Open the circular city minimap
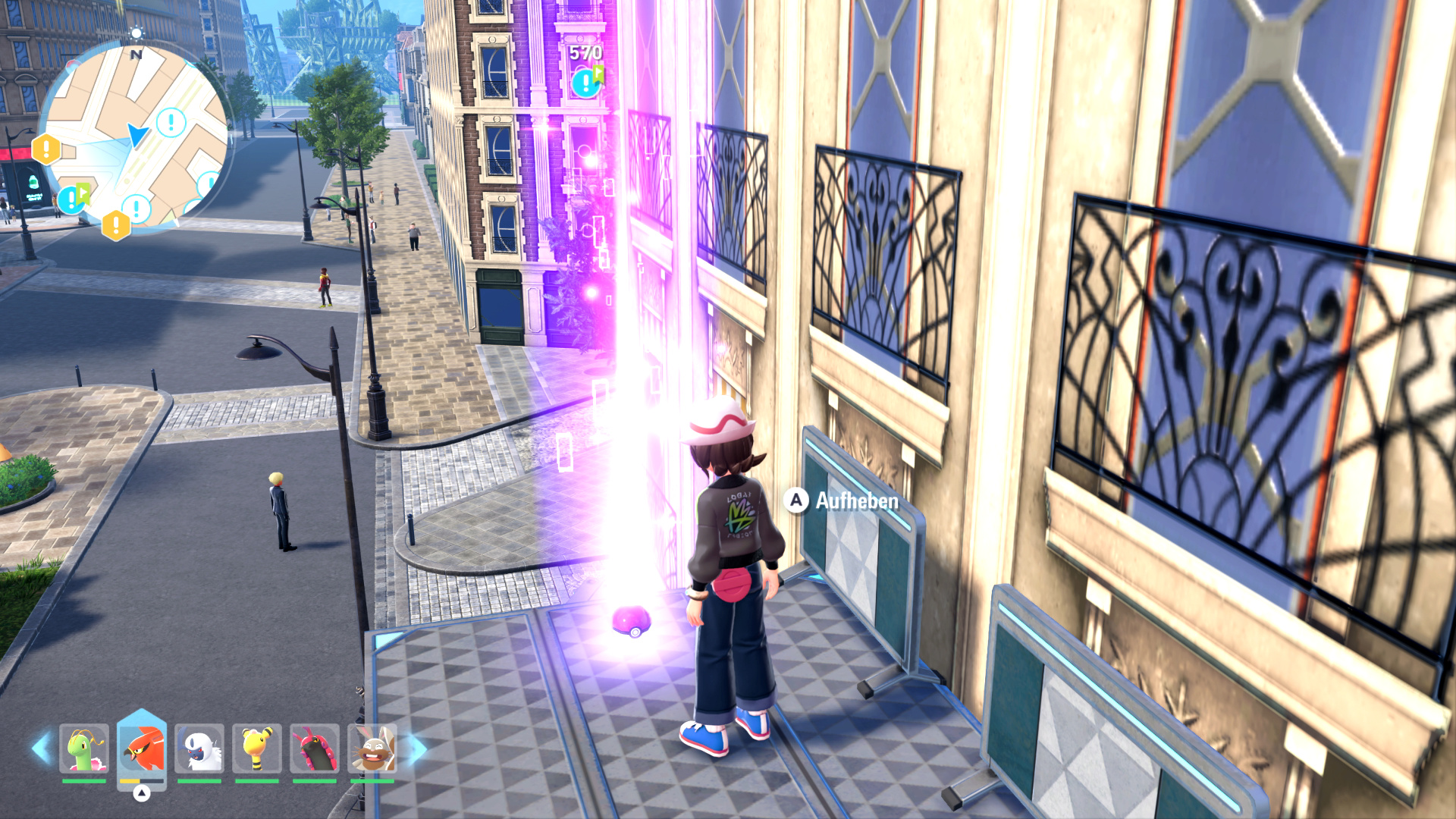The width and height of the screenshot is (1456, 819). coord(136,136)
